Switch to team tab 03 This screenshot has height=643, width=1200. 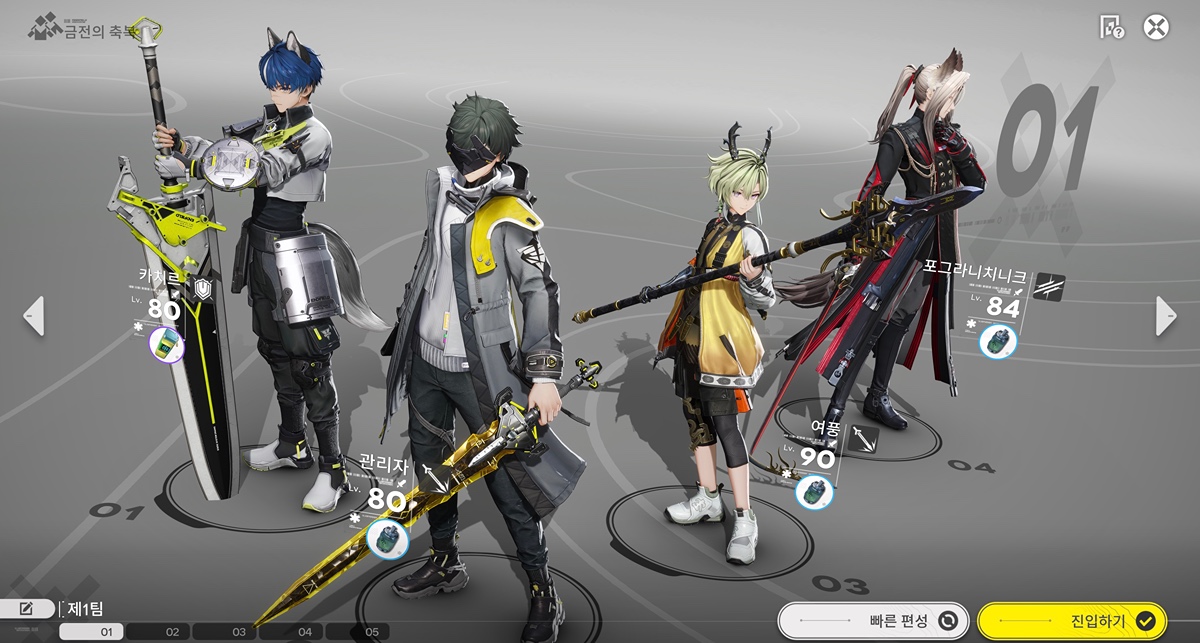pos(238,632)
